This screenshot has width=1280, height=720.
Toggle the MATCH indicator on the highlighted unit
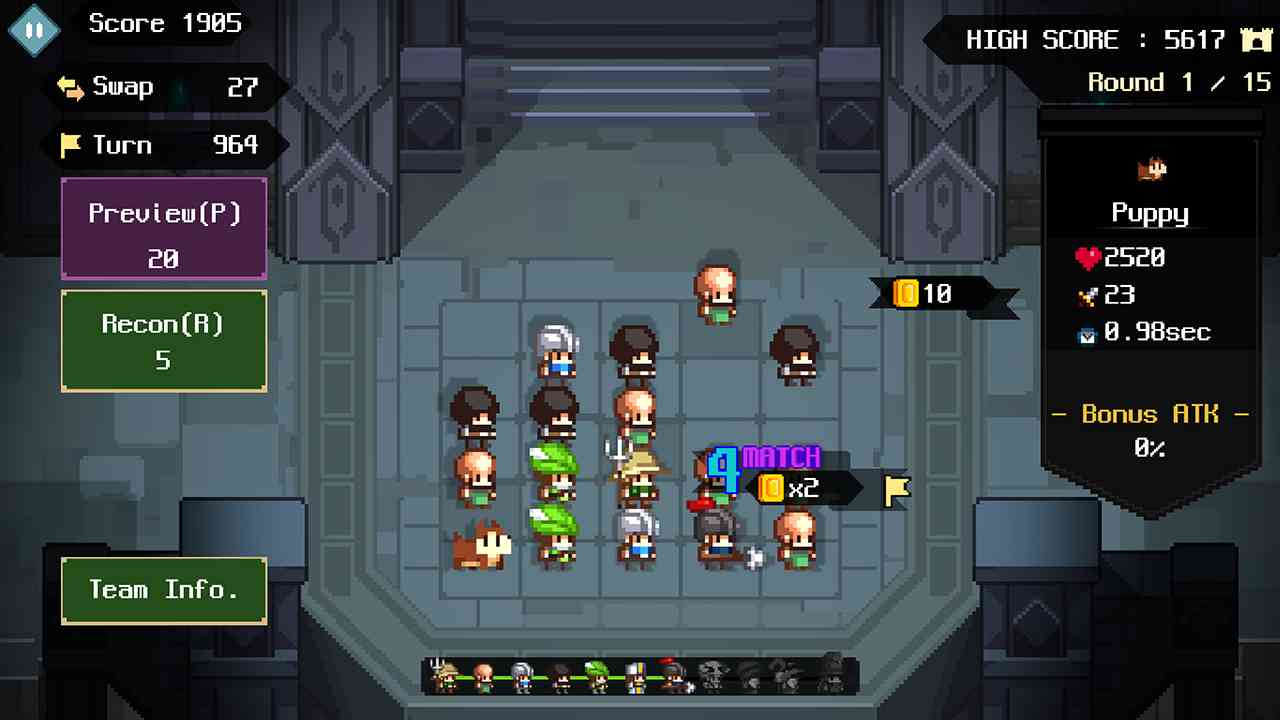(x=780, y=457)
